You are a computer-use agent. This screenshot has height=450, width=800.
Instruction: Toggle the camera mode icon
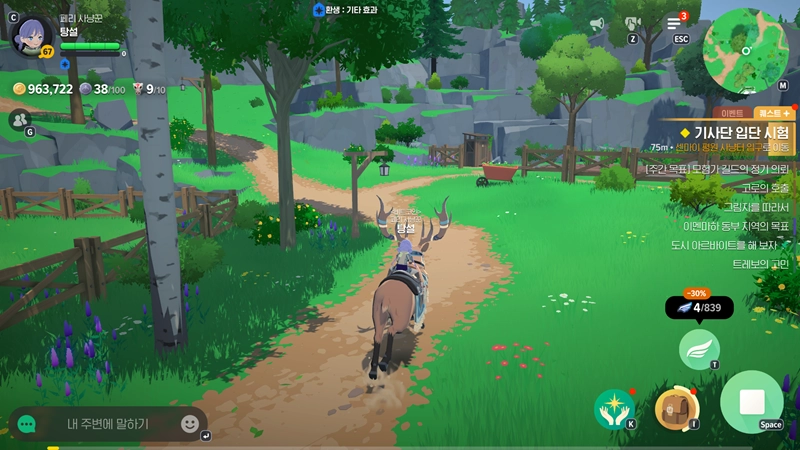point(632,22)
